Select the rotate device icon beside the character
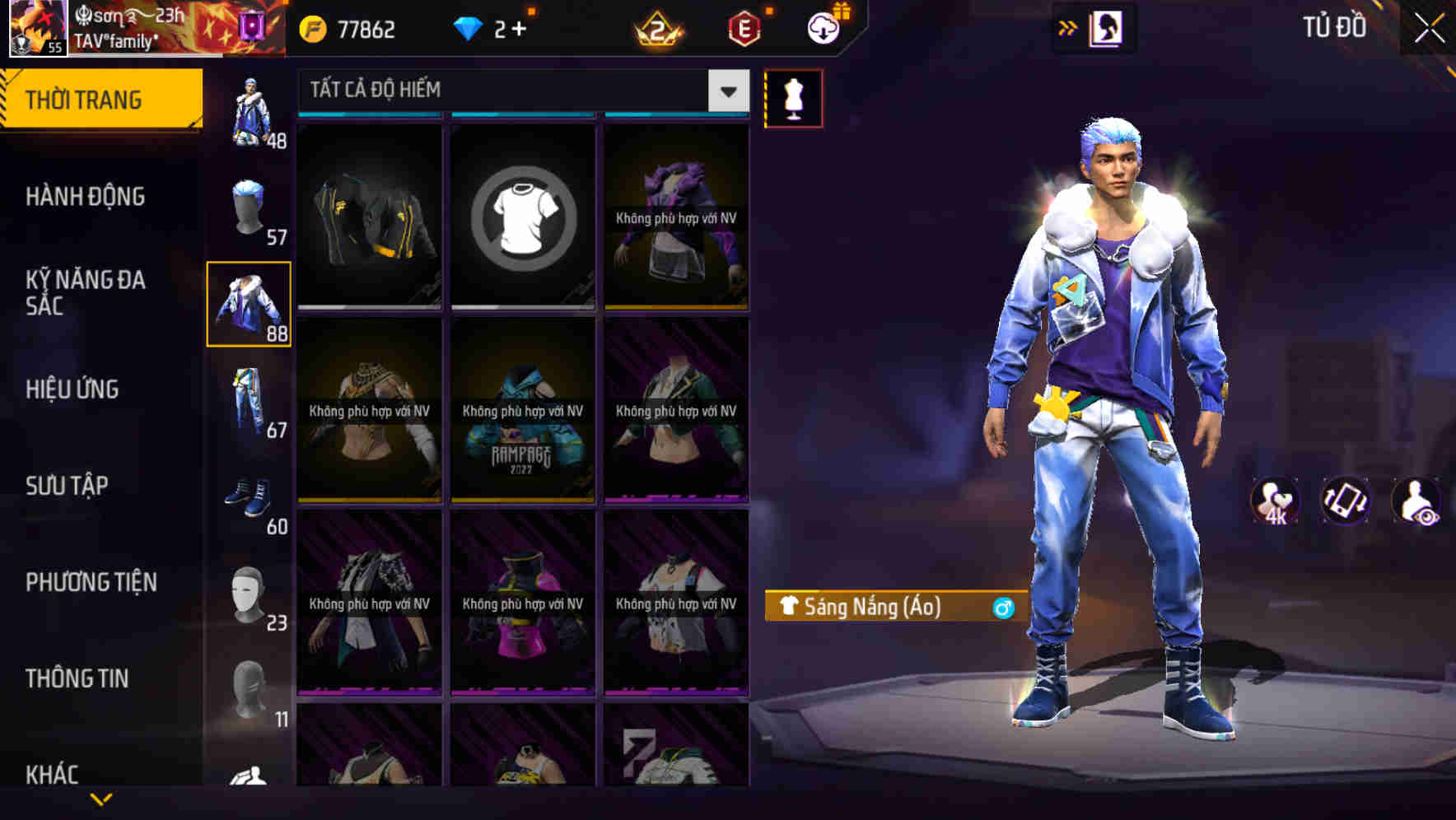This screenshot has height=820, width=1456. (x=1346, y=502)
